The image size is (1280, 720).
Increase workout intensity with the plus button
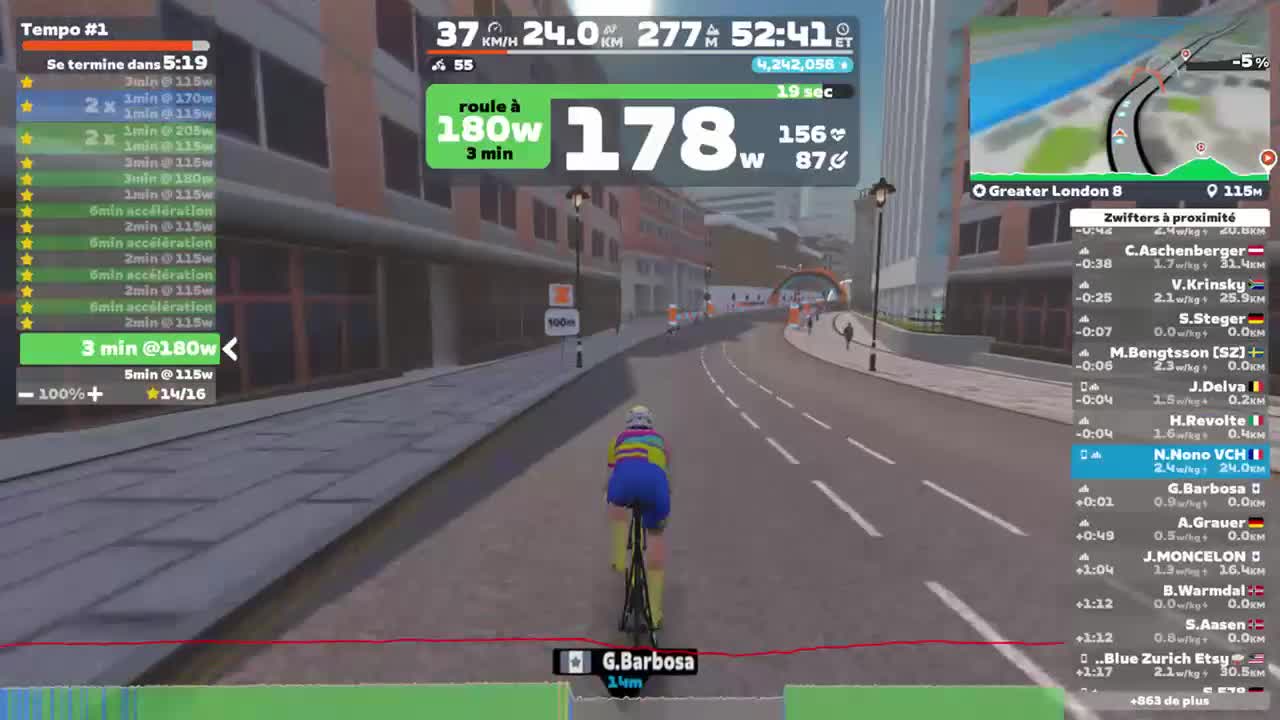click(95, 394)
